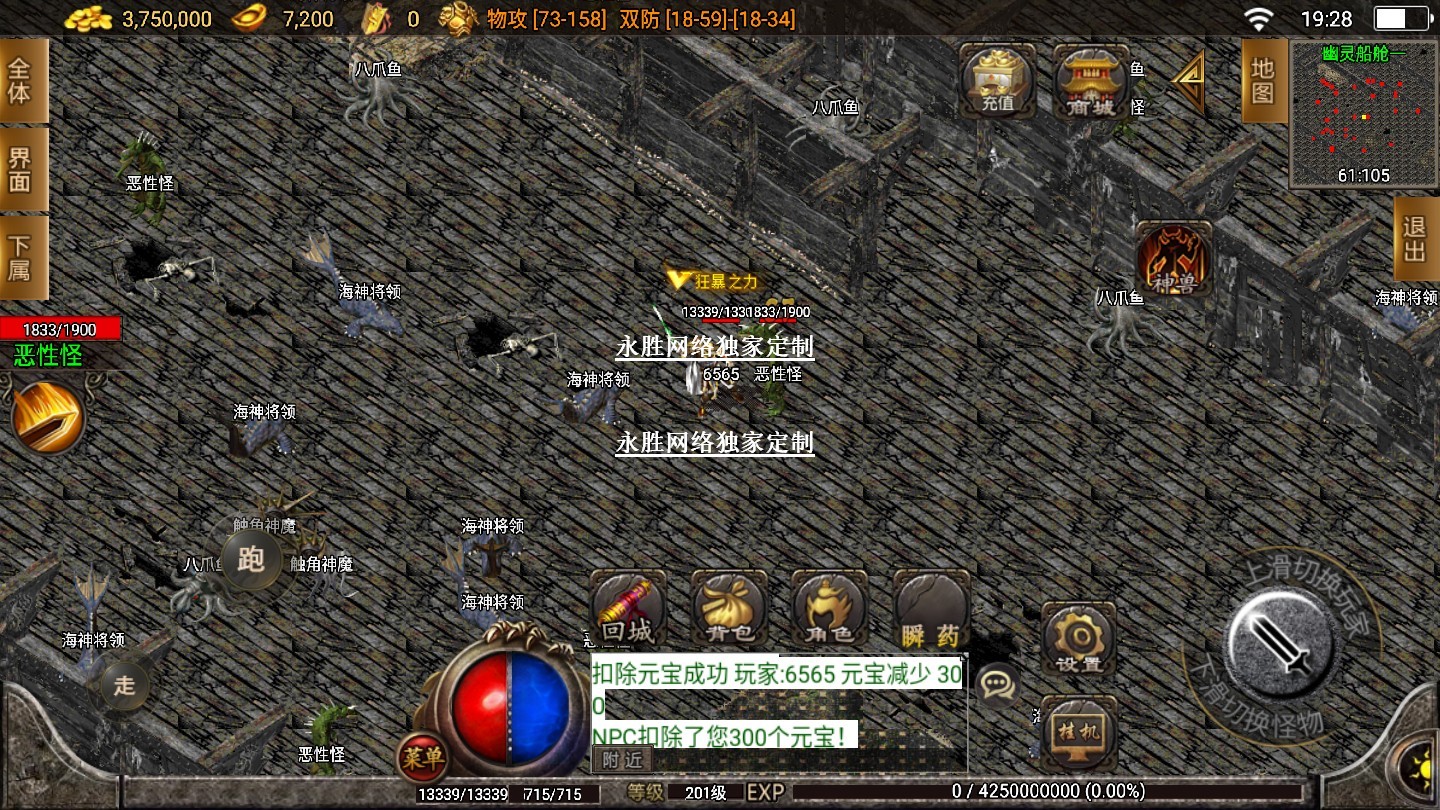Click the 幽灵船舱 minimap
Viewport: 1440px width, 810px height.
click(1363, 115)
